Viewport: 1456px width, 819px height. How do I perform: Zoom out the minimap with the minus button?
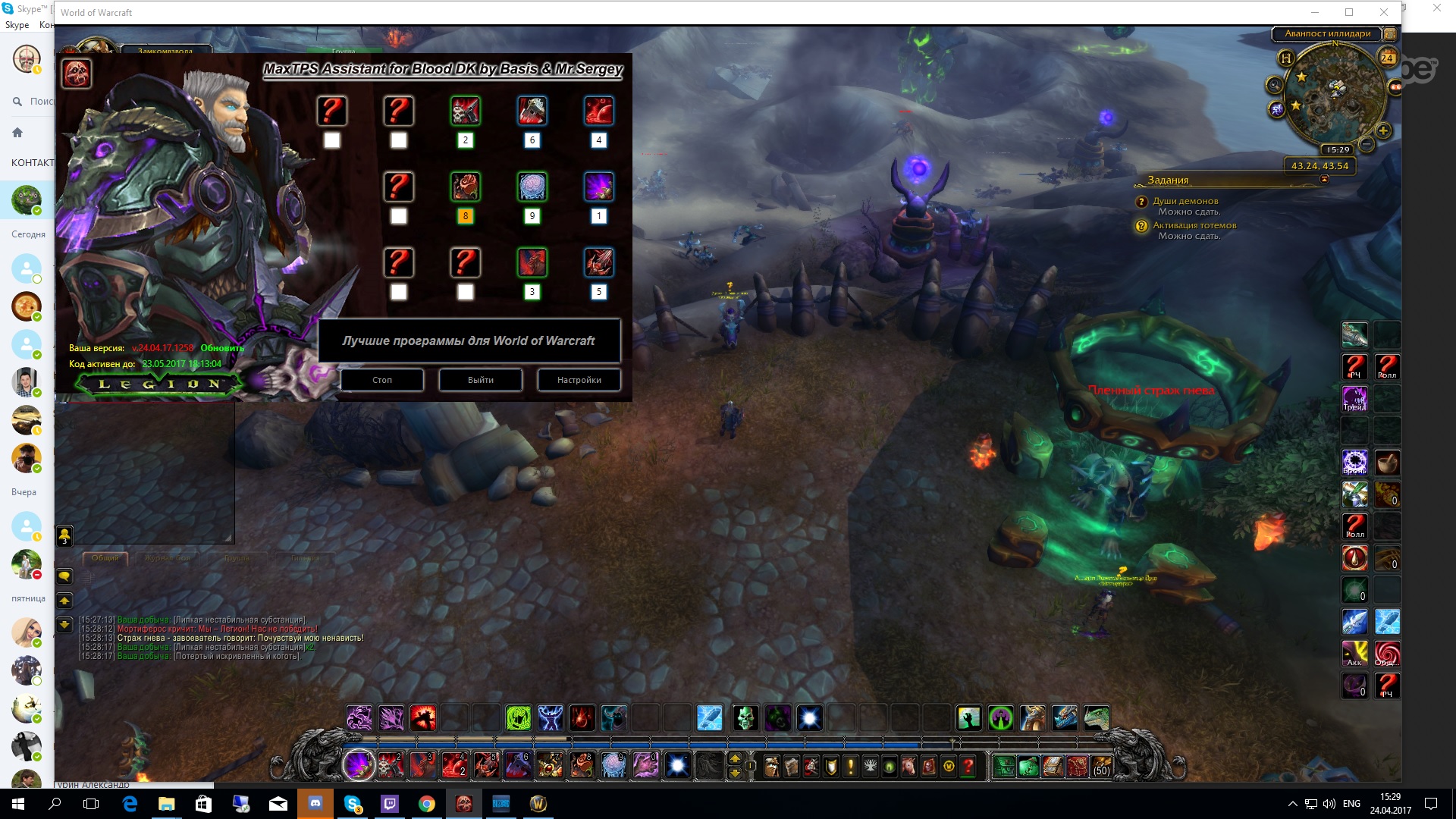click(x=1367, y=144)
